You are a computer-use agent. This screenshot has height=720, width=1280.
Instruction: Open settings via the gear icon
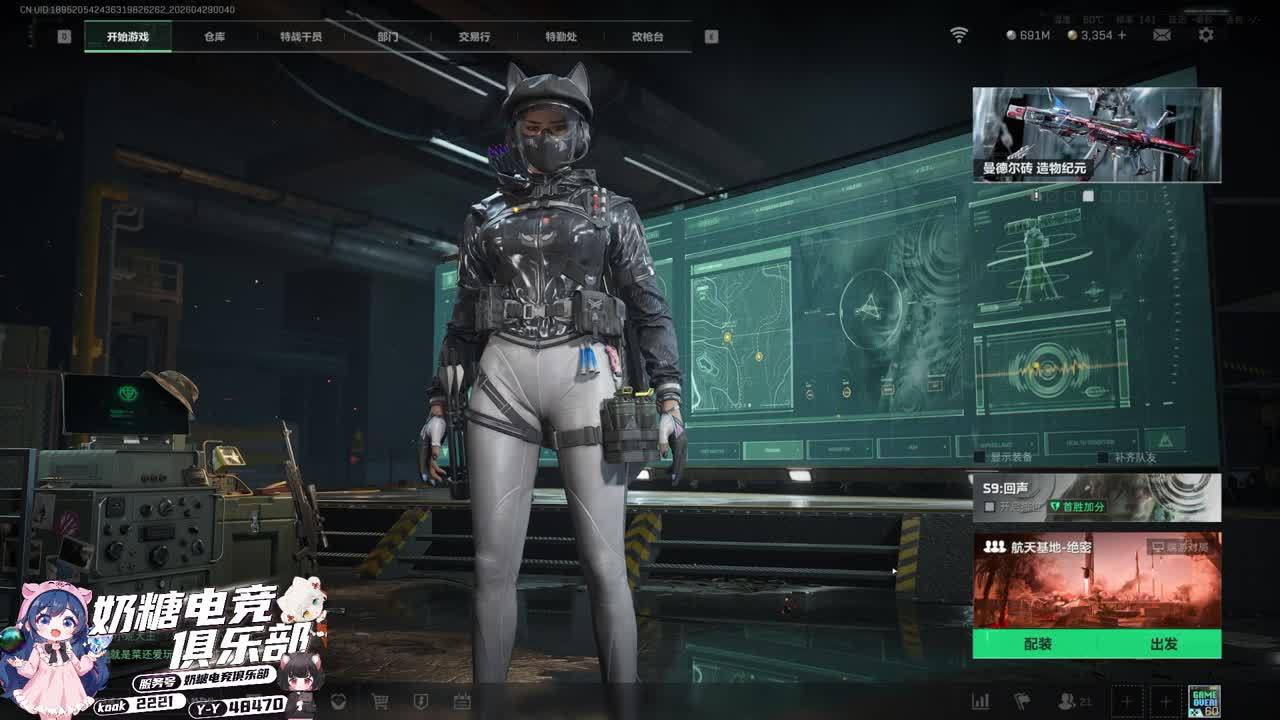tap(1206, 35)
